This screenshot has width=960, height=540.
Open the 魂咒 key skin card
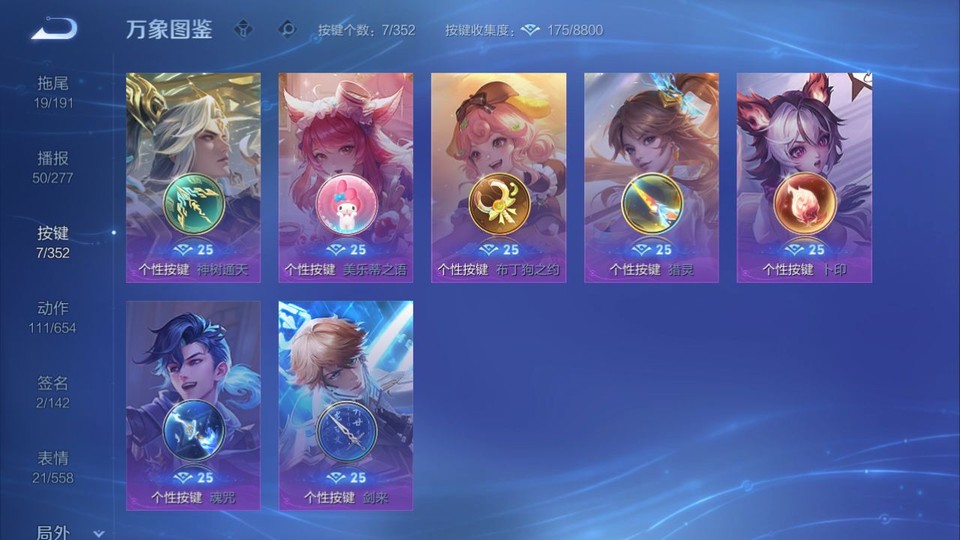coord(193,405)
